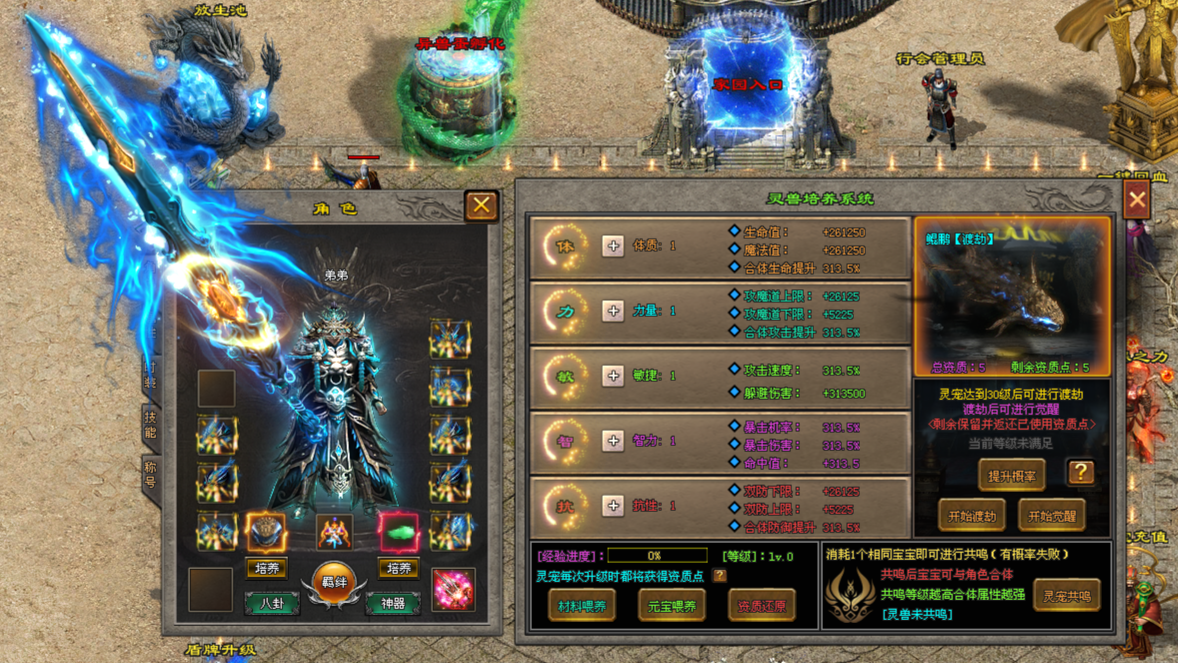Increase the 敏捷 agility attribute

(613, 376)
